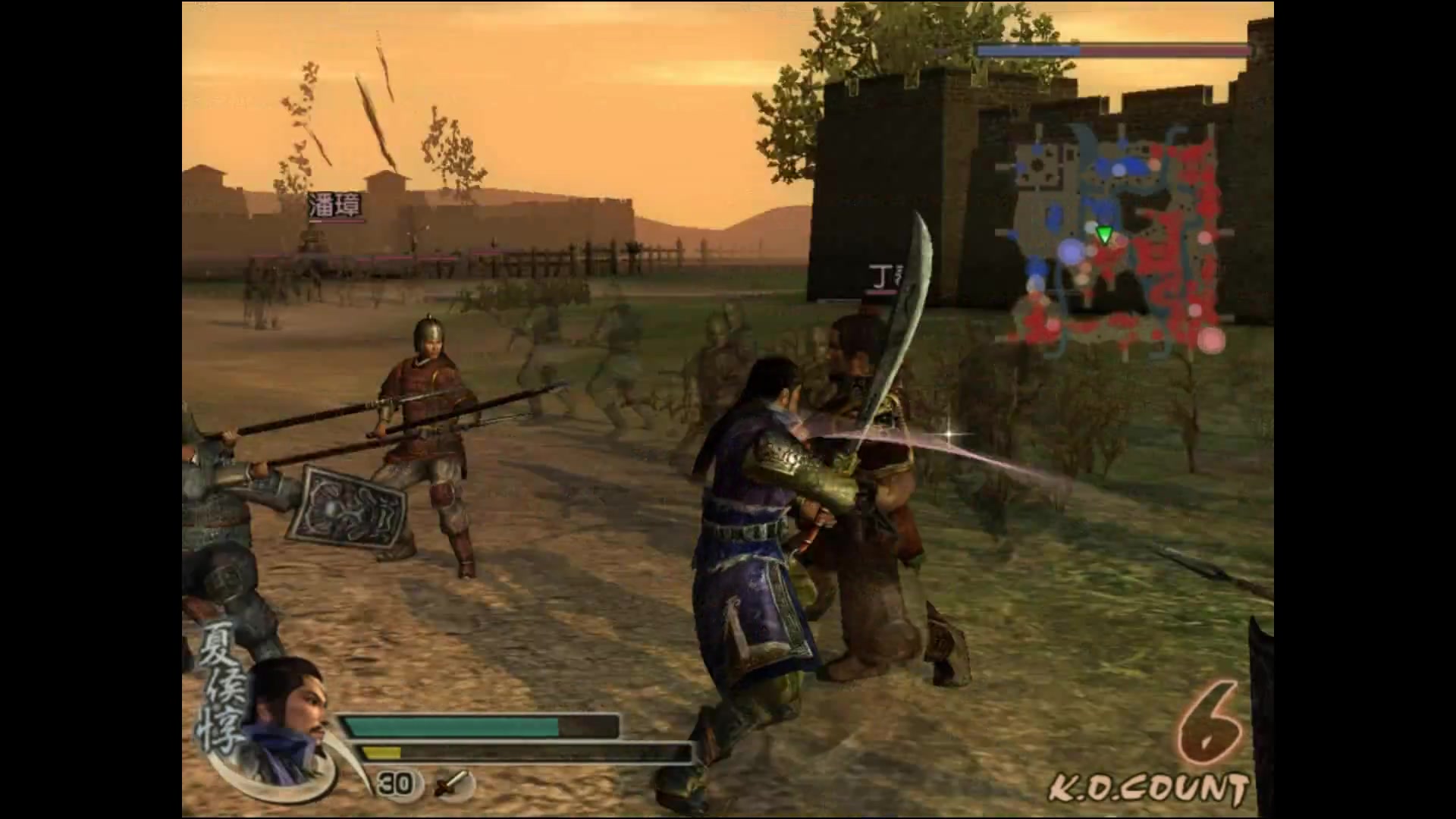The width and height of the screenshot is (1456, 819).
Task: Click the green player arrow on the minimap
Action: (1105, 234)
